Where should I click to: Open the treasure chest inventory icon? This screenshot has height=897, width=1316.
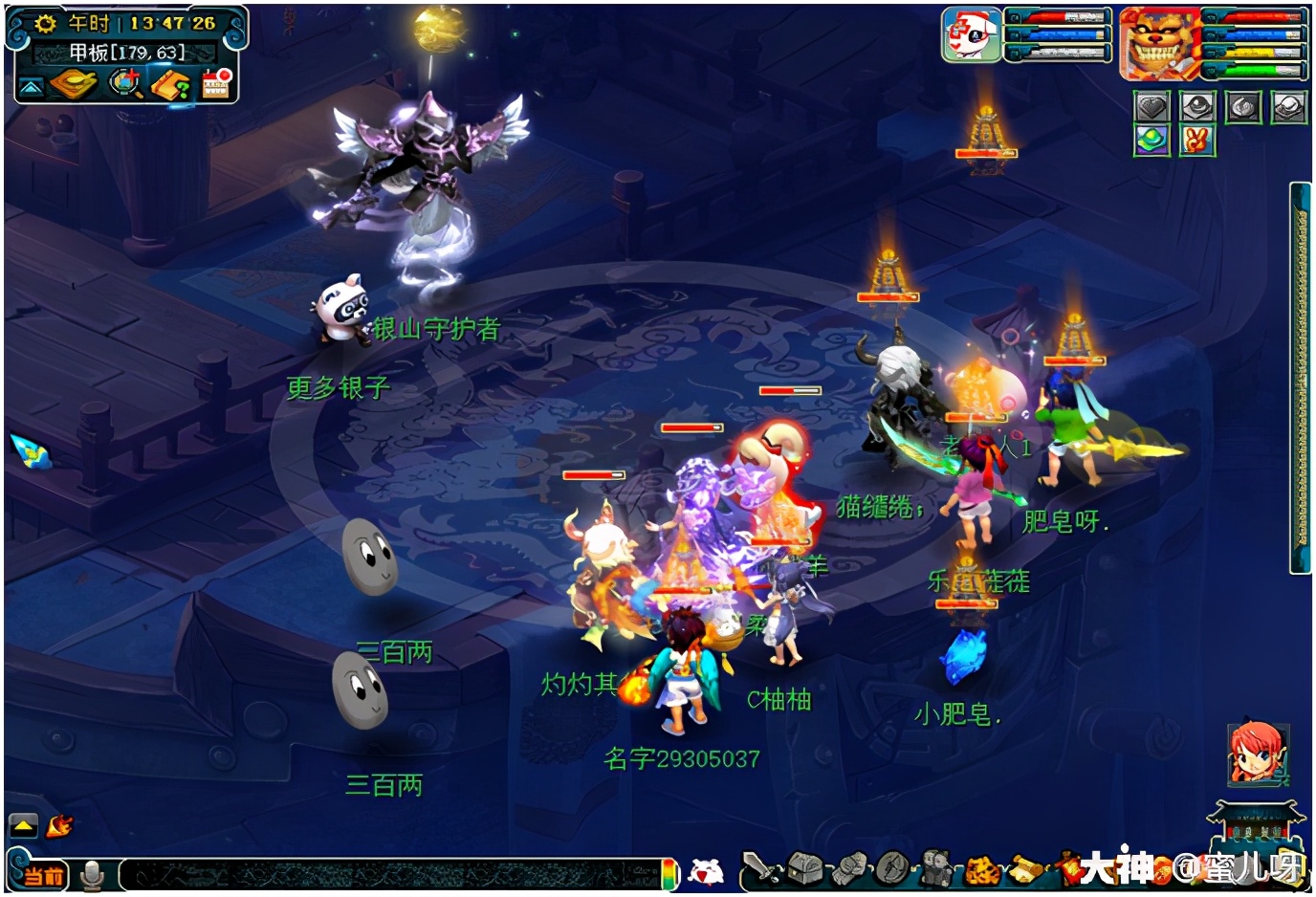click(804, 869)
